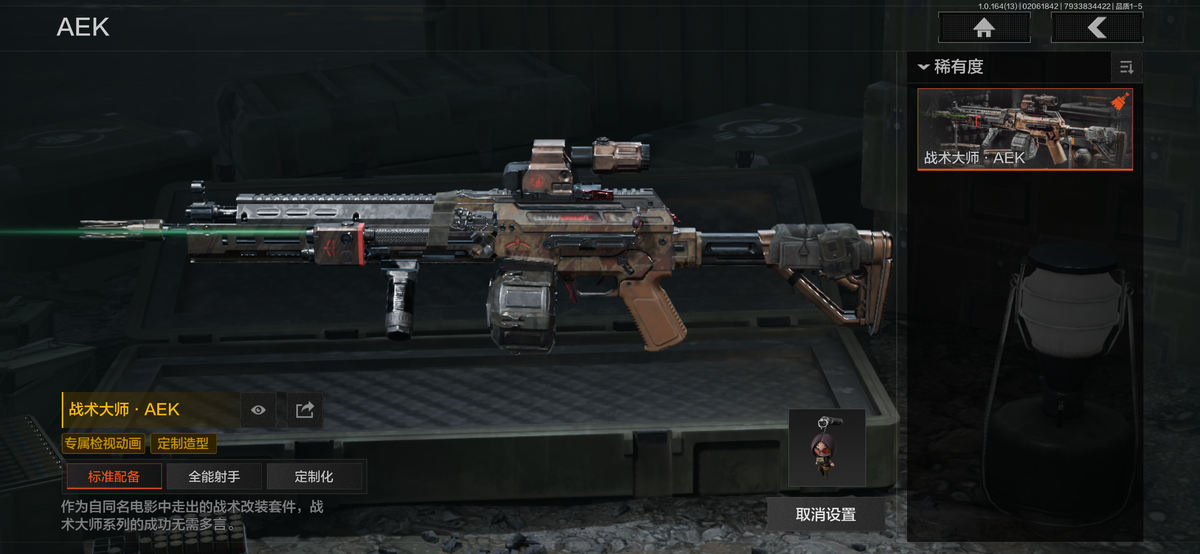The image size is (1200, 554).
Task: Switch to the 标准配备 tab
Action: pyautogui.click(x=114, y=477)
